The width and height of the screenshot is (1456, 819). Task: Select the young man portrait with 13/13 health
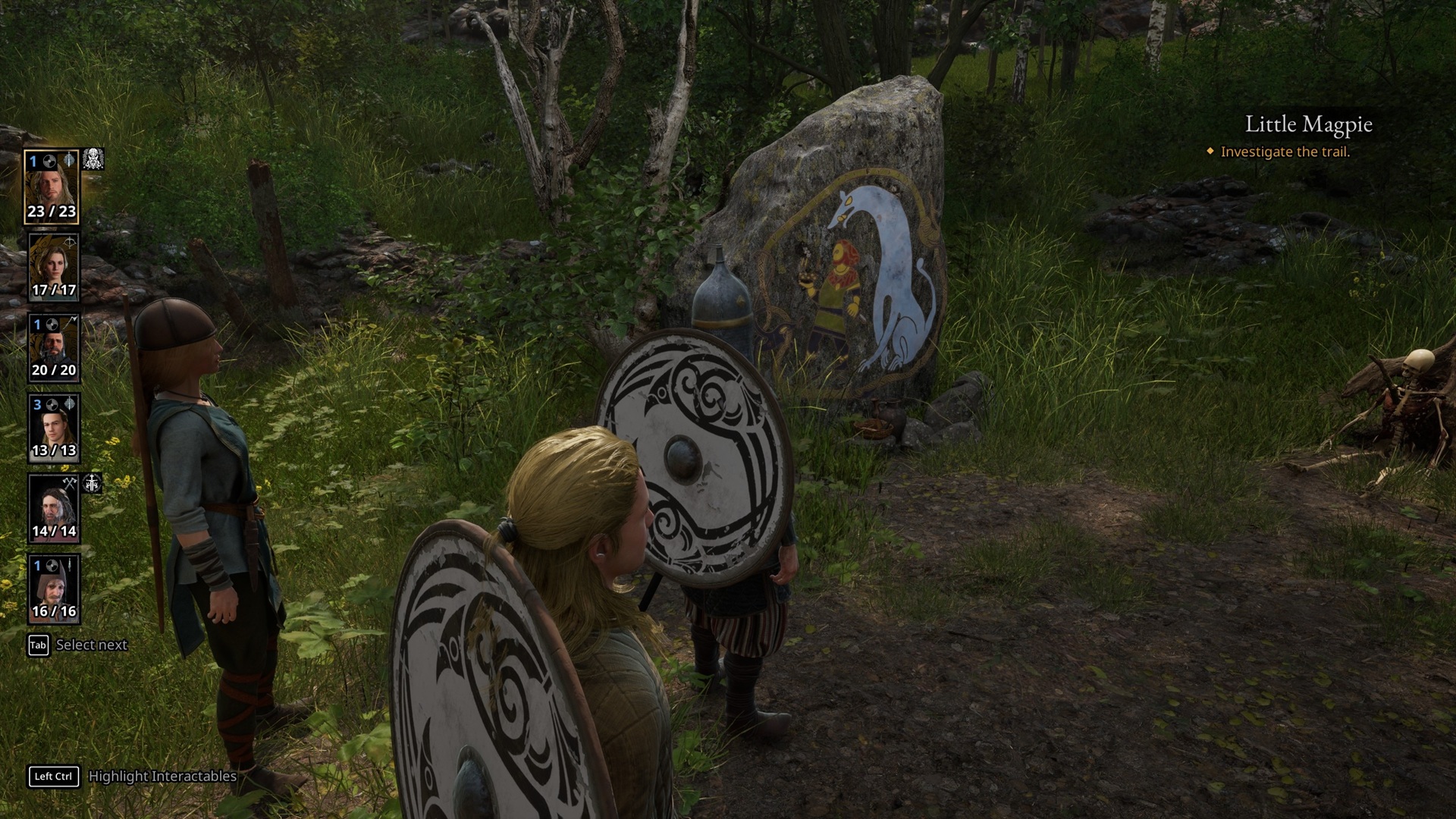tap(53, 428)
